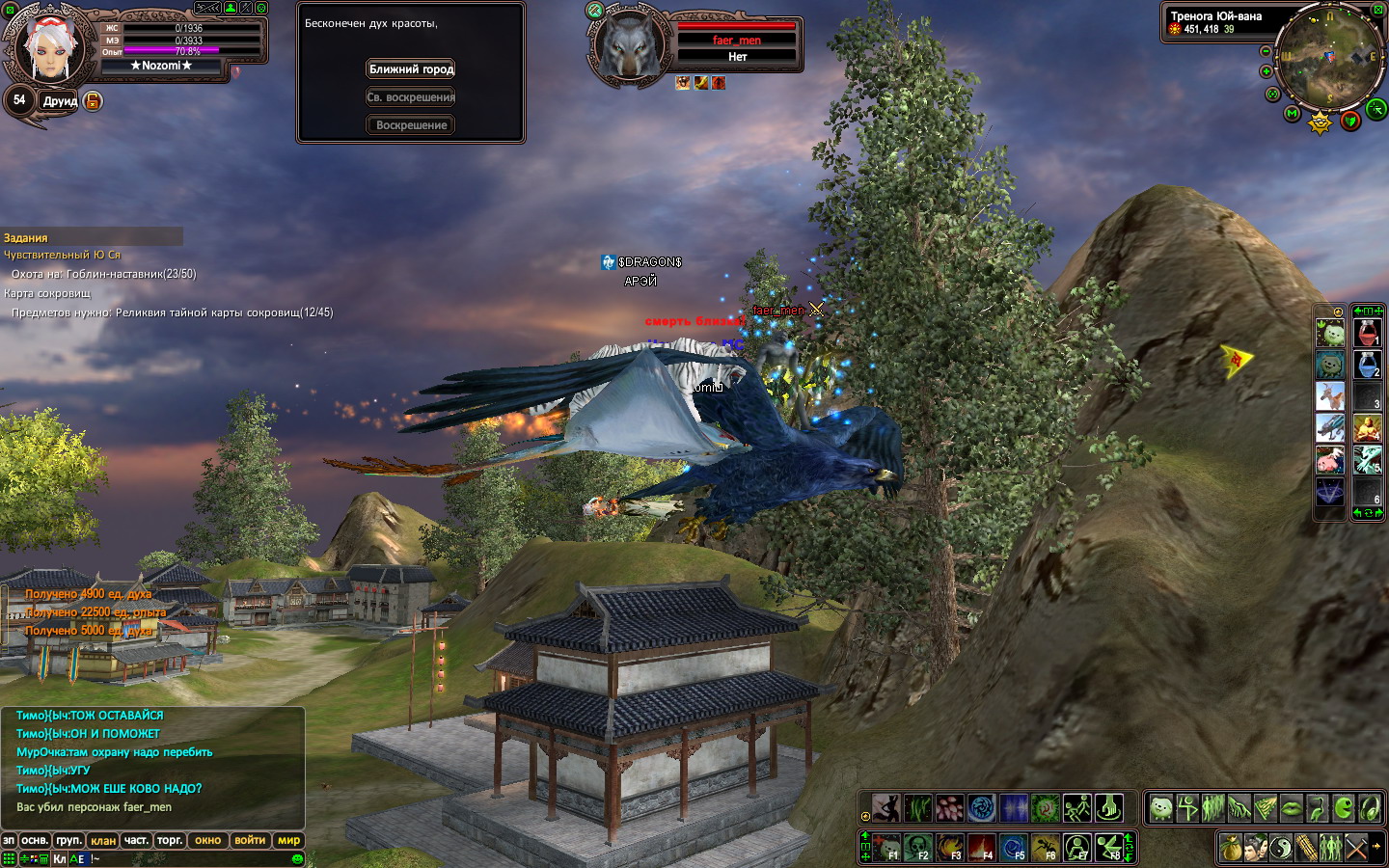
Task: Click the green lips emote icon
Action: [x=1291, y=807]
